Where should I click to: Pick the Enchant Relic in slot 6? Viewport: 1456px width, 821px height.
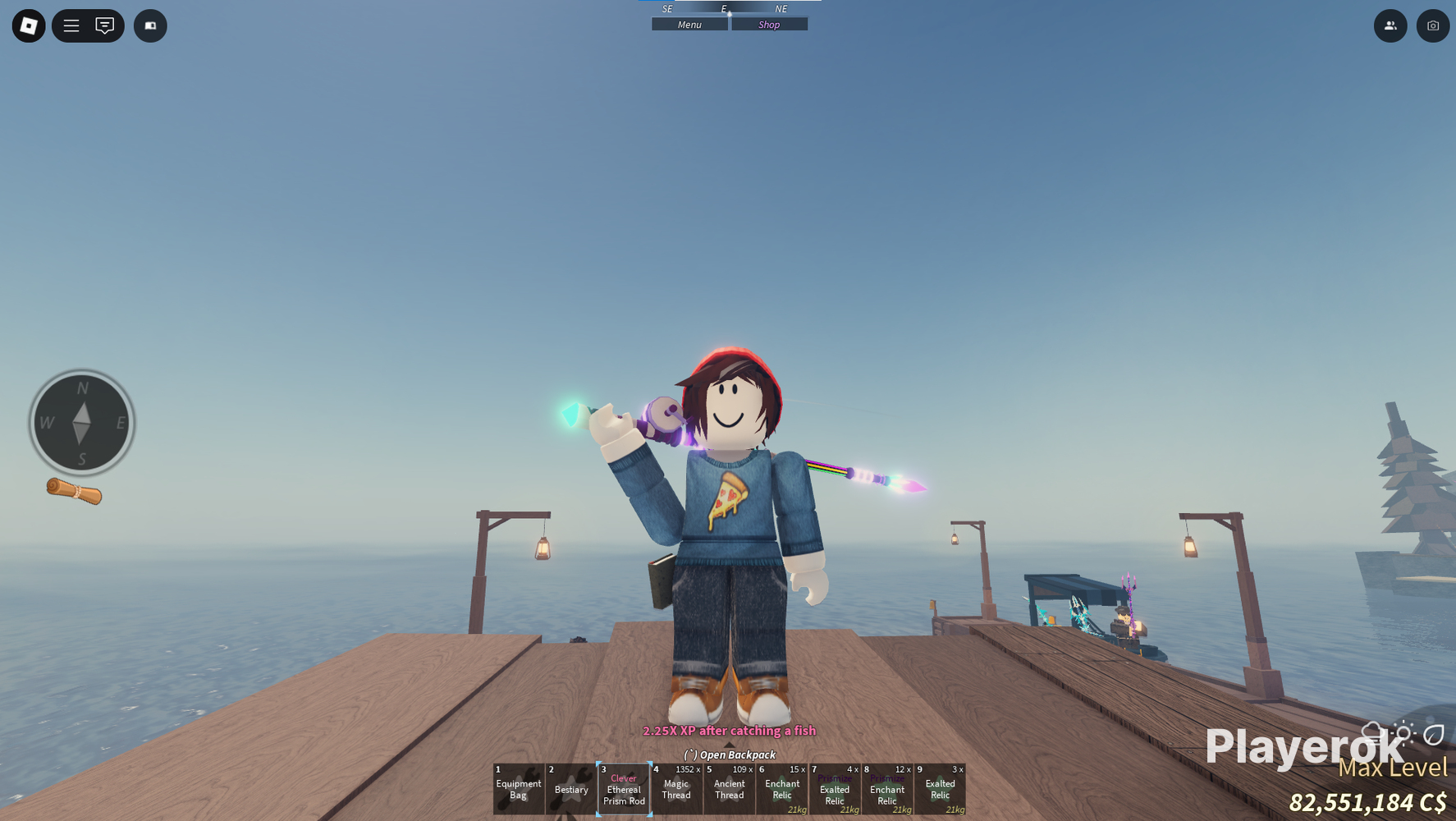[x=782, y=788]
